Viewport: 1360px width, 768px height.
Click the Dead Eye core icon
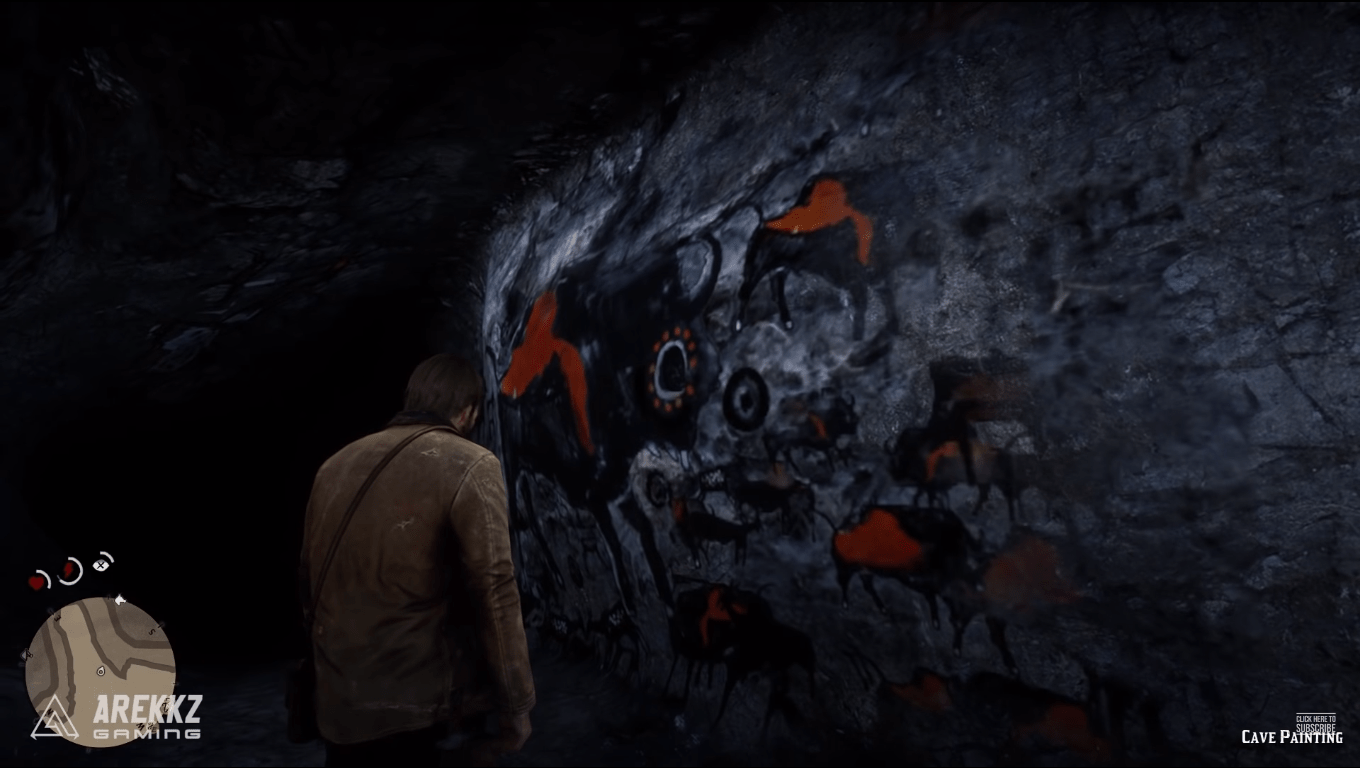click(100, 565)
